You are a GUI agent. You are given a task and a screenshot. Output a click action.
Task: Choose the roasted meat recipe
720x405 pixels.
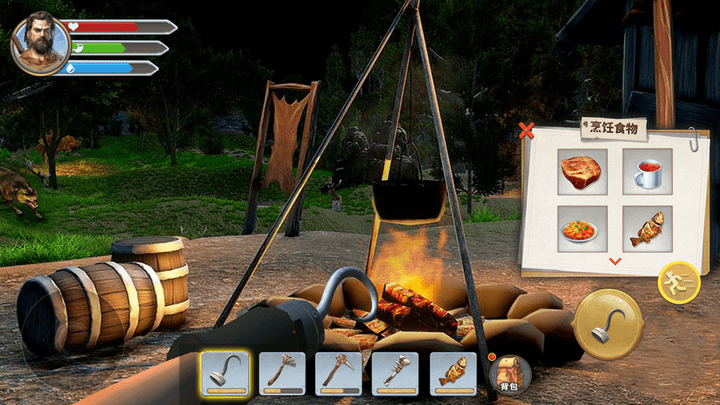coord(582,171)
